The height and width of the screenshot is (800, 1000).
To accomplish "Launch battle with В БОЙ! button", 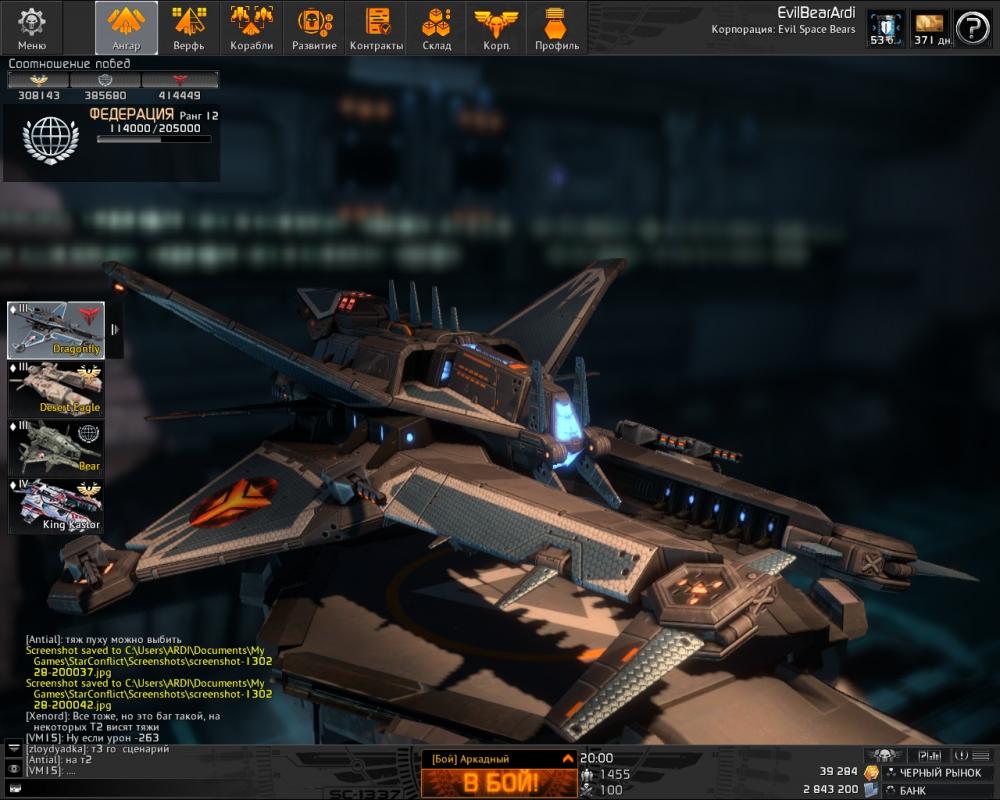I will click(499, 782).
